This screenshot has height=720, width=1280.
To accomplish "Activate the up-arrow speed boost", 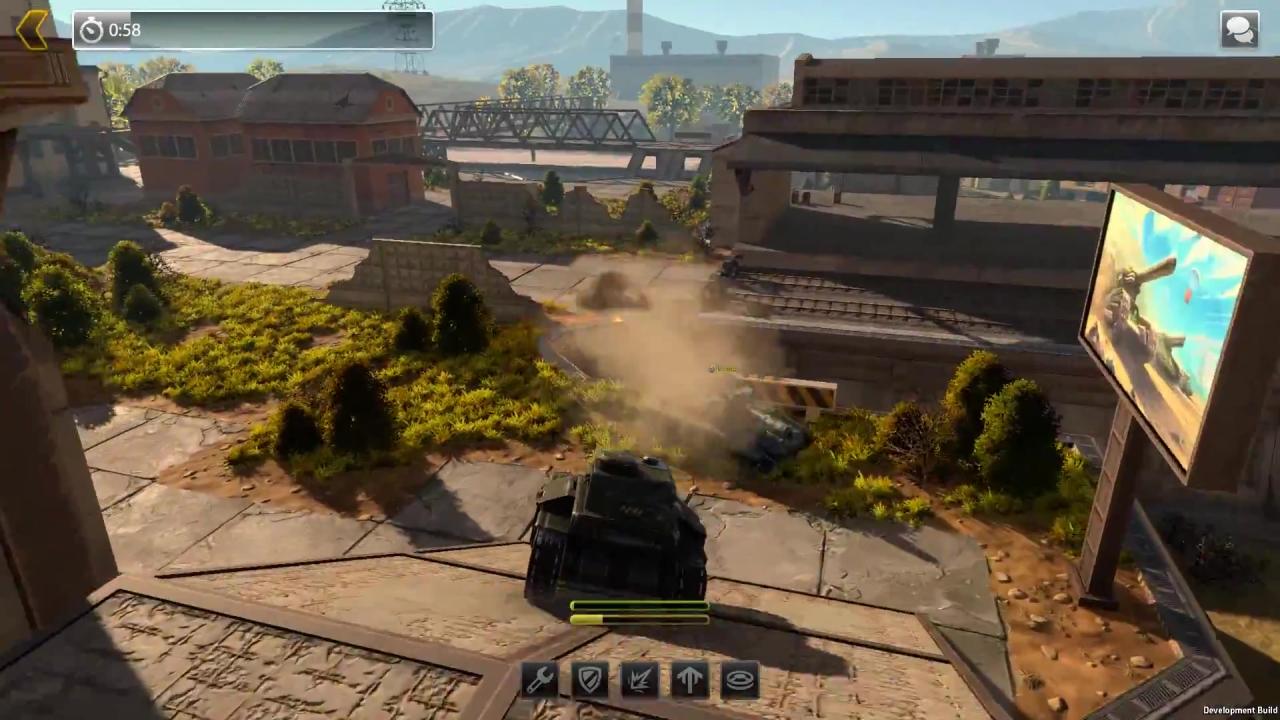I will click(690, 680).
